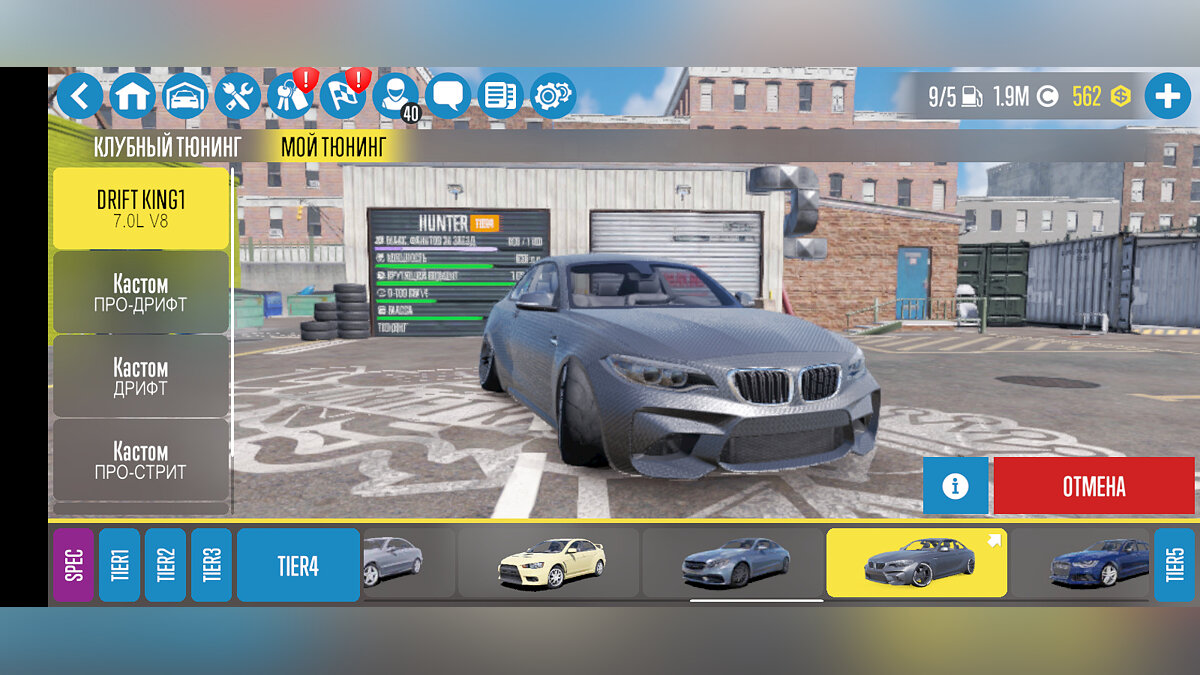Pick the white sedan car thumbnail
1200x675 pixels.
(x=550, y=563)
